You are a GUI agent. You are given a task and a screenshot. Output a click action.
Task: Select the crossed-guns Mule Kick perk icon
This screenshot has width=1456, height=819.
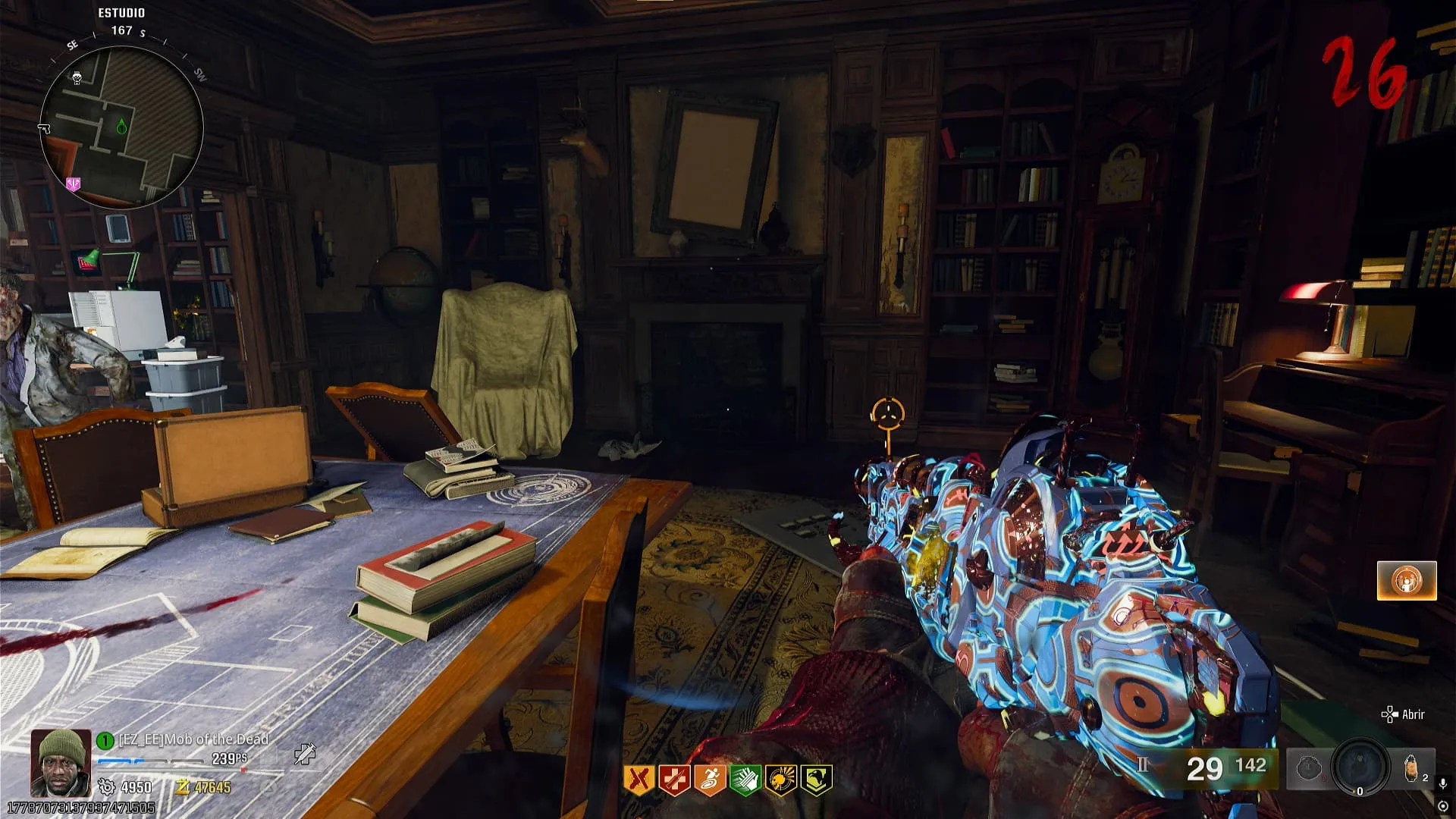point(639,780)
